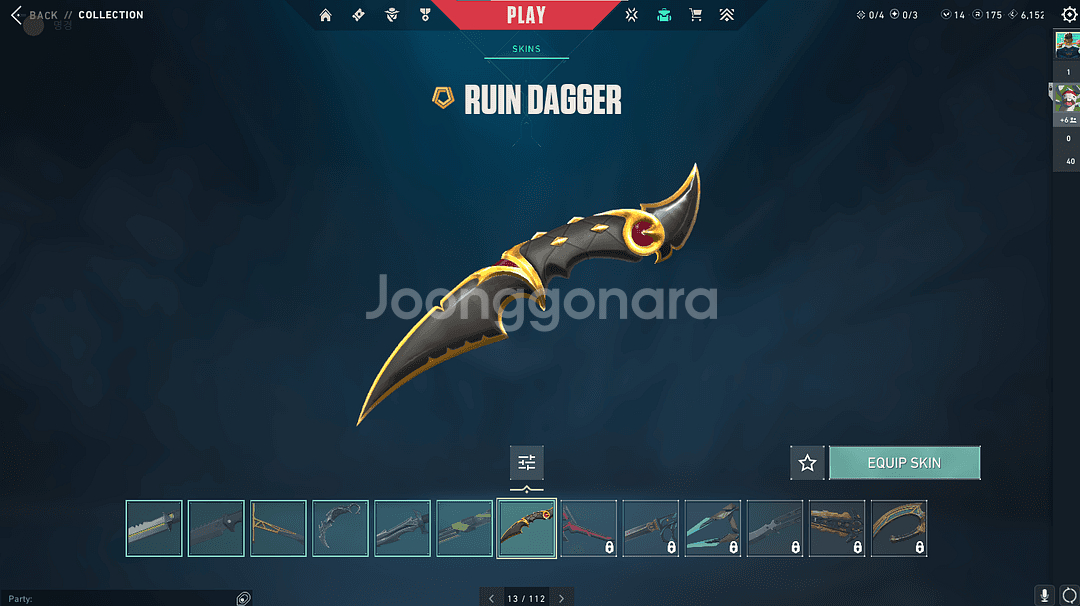The width and height of the screenshot is (1080, 606).
Task: Open the home screen icon
Action: 325,15
